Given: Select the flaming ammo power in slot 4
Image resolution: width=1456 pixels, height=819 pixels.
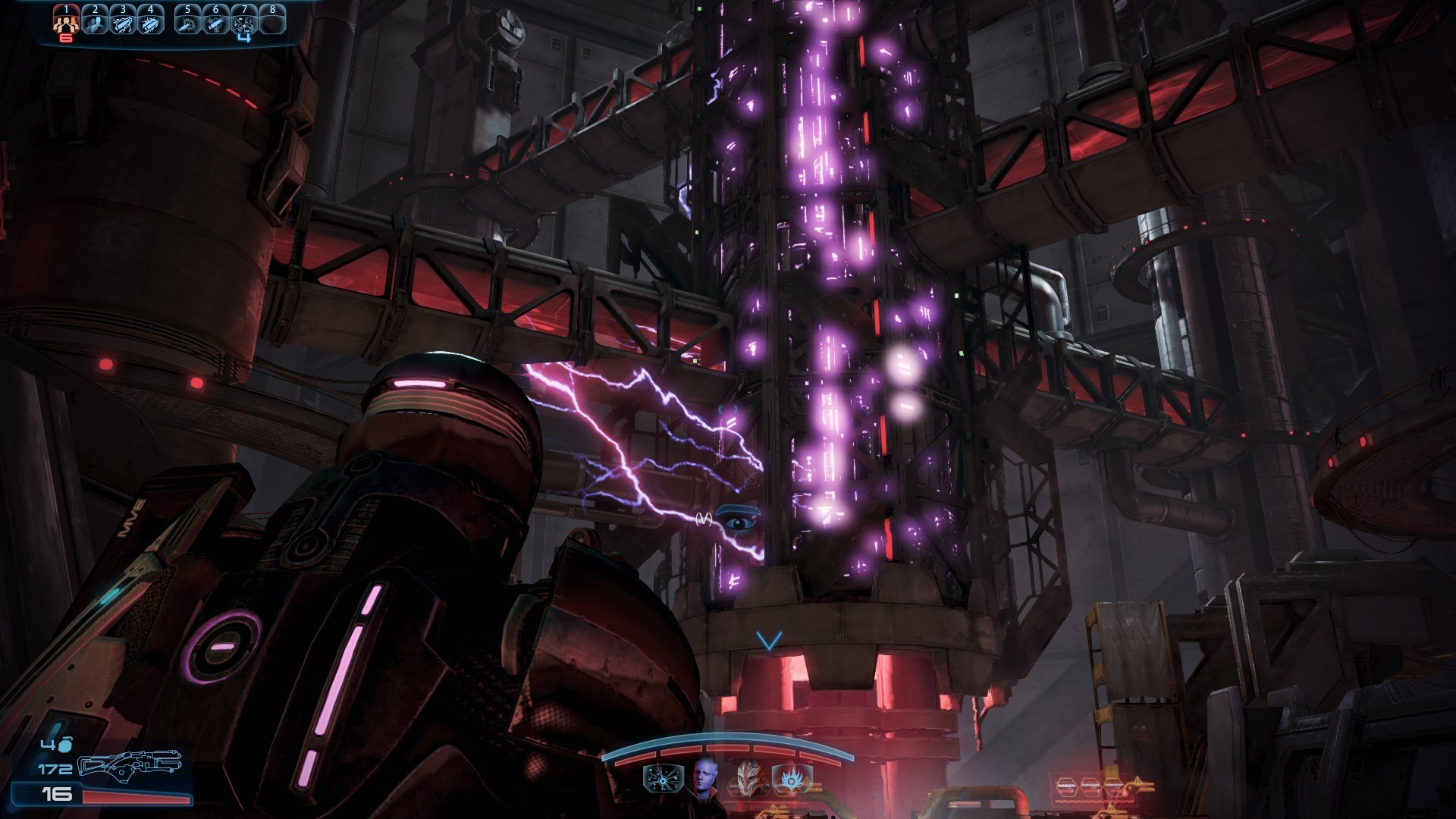Looking at the screenshot, I should pyautogui.click(x=150, y=22).
